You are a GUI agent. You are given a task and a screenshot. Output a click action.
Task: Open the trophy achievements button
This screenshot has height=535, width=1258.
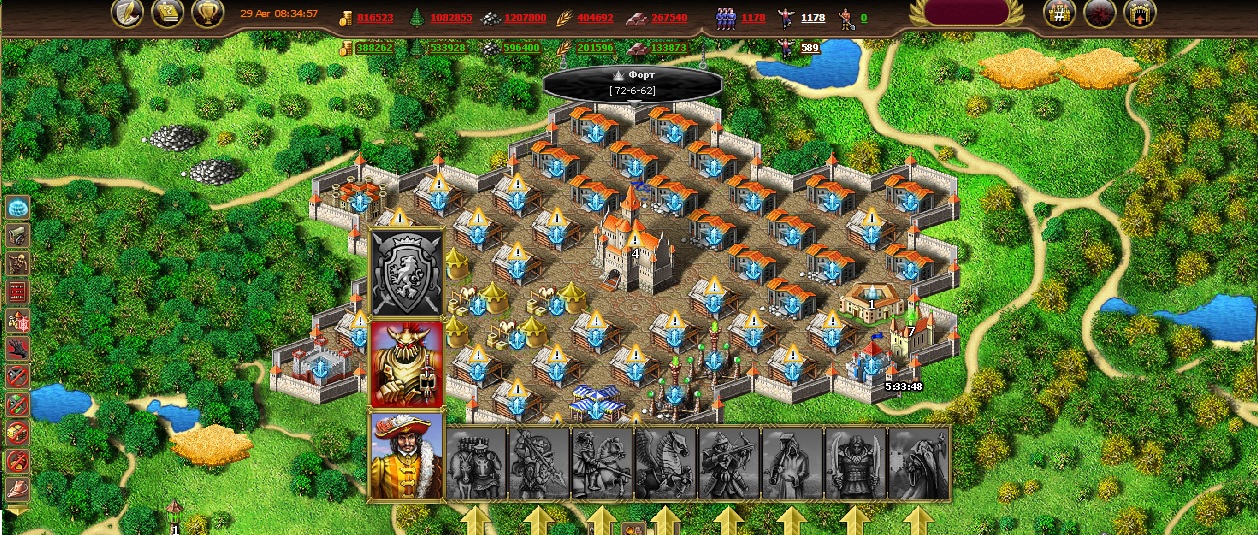coord(207,14)
